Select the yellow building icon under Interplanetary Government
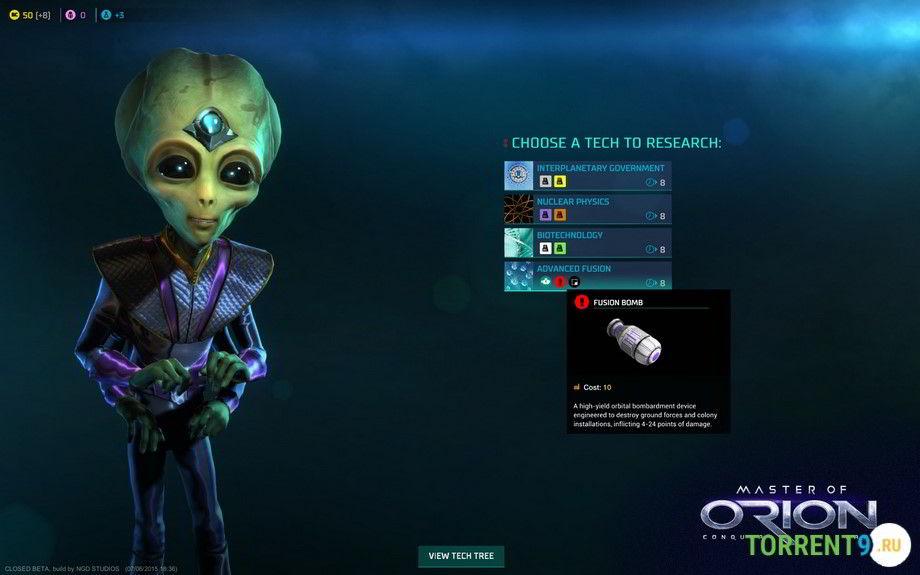The height and width of the screenshot is (575, 920). coord(560,182)
